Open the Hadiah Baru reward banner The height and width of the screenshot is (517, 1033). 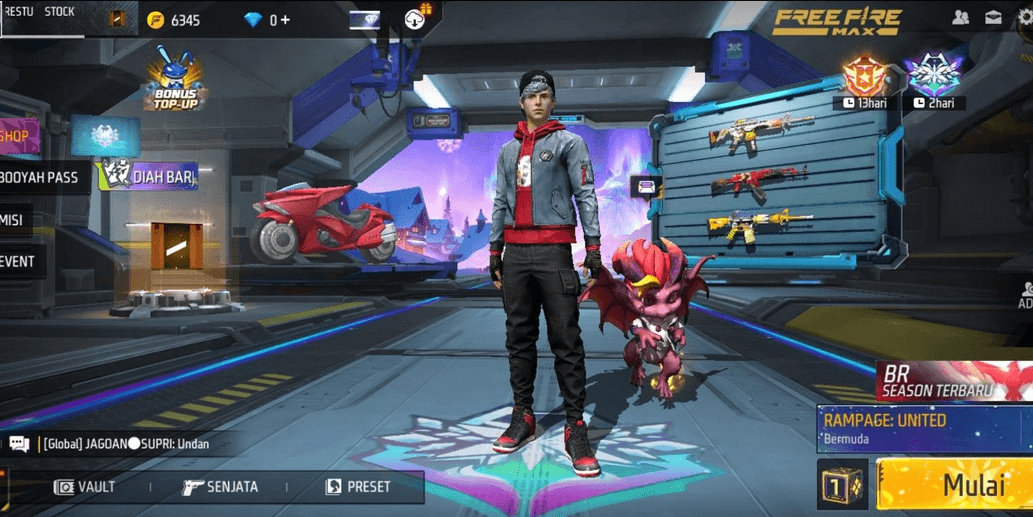tap(148, 177)
